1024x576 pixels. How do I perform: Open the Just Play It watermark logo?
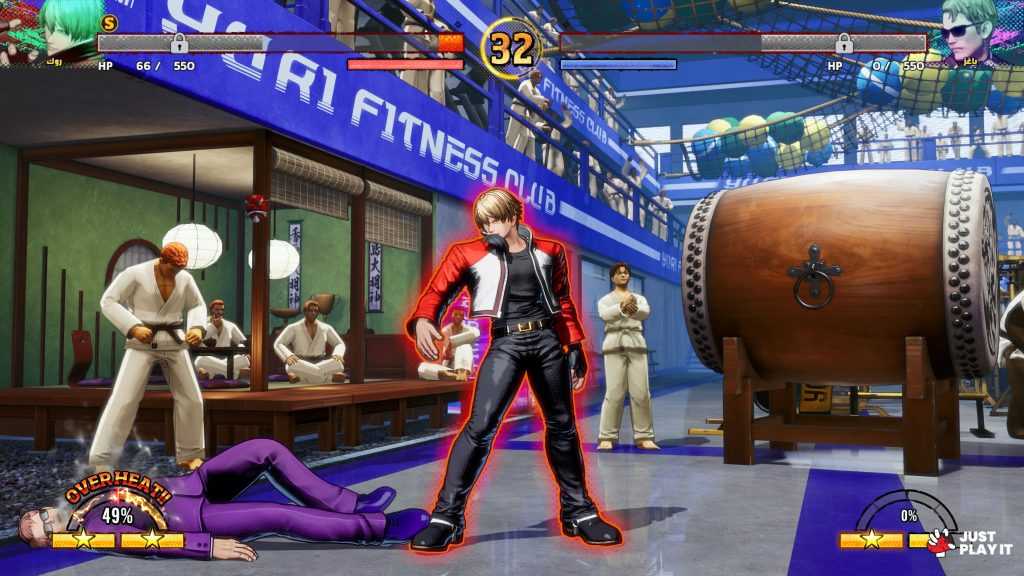[970, 541]
